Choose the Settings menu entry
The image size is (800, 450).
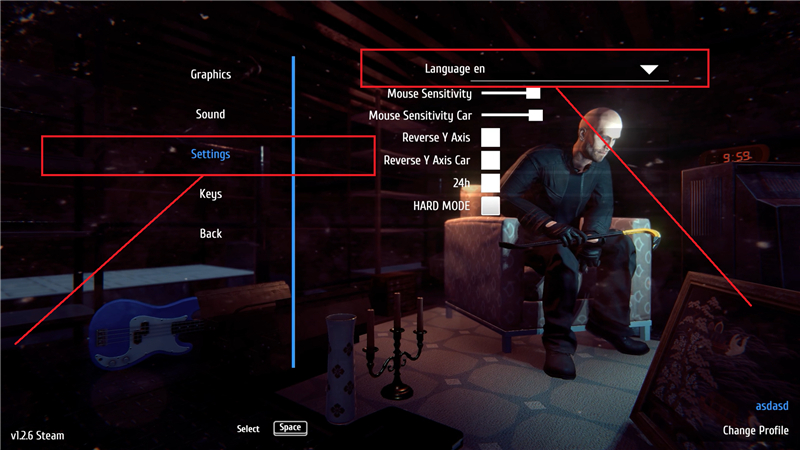coord(211,154)
